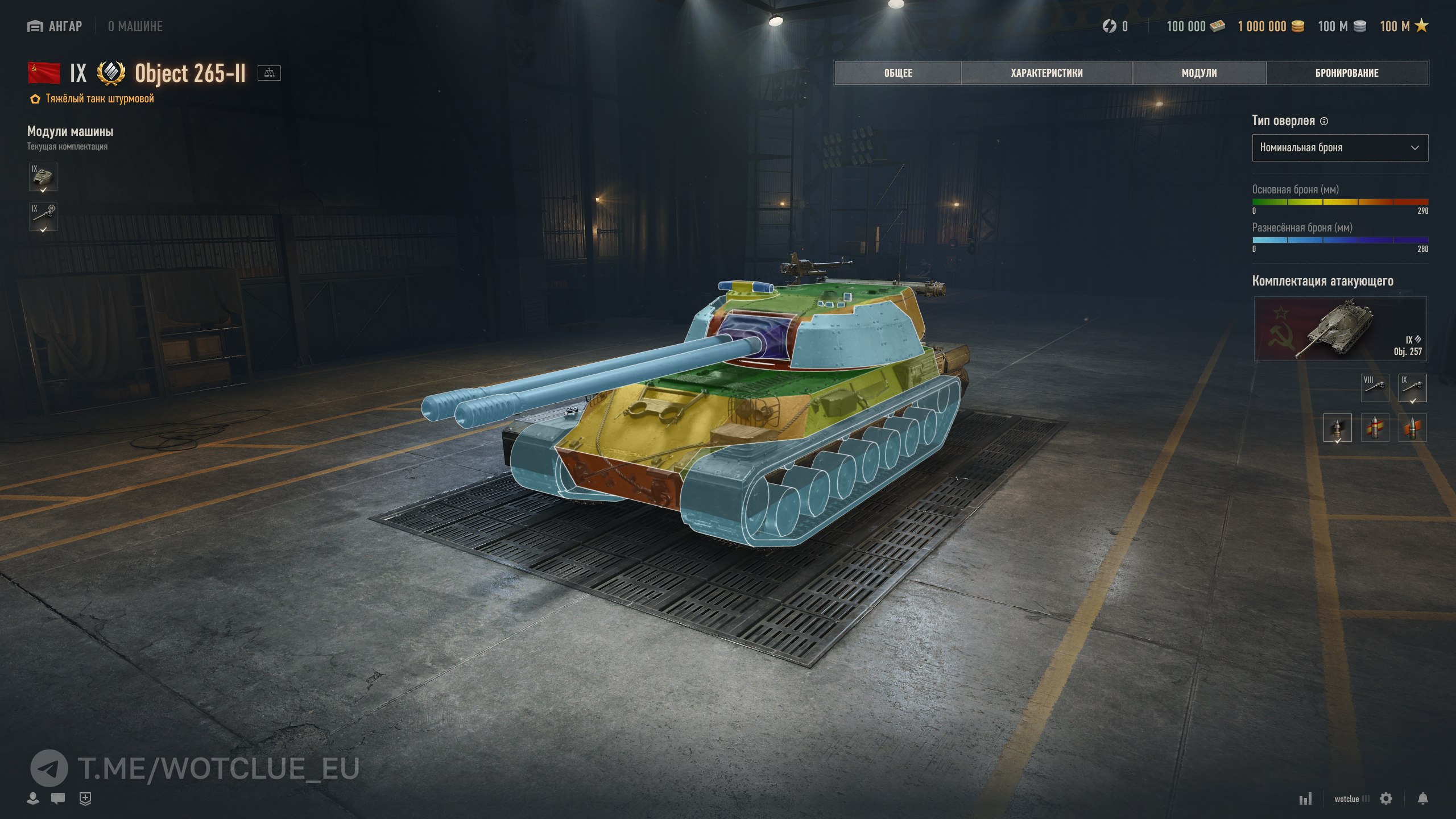Screen dimensions: 1456x819
Task: Open the game settings gear
Action: click(1386, 799)
